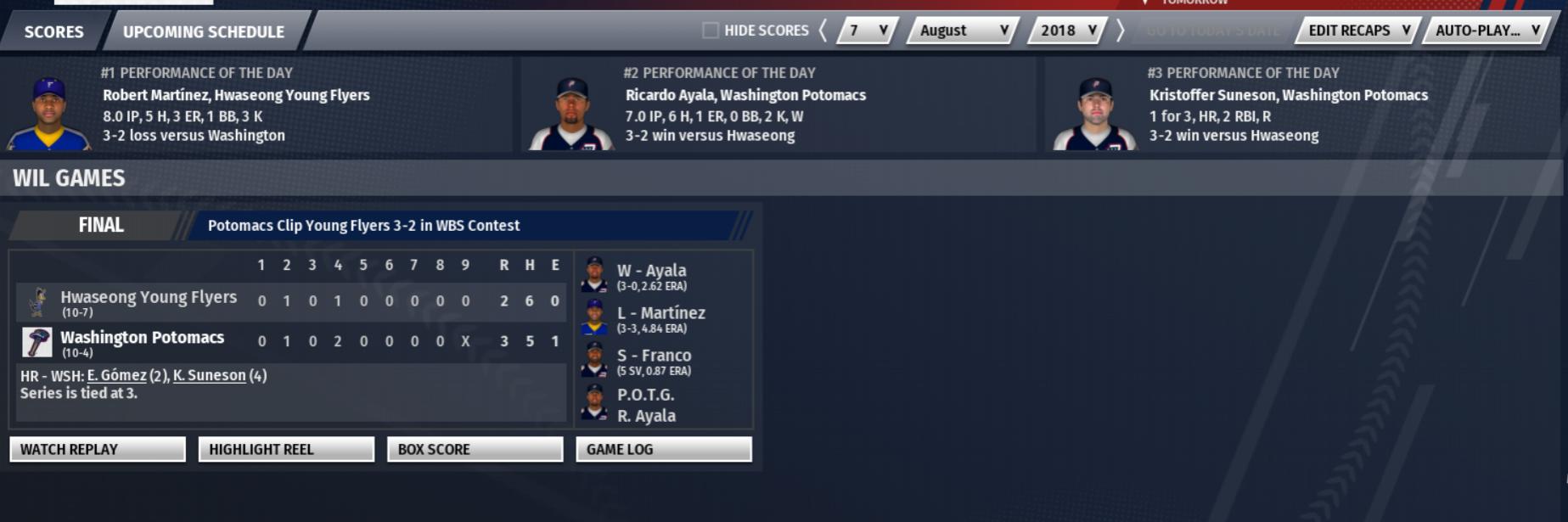The image size is (1568, 522).
Task: Open the 2018 year dropdown
Action: click(1068, 31)
